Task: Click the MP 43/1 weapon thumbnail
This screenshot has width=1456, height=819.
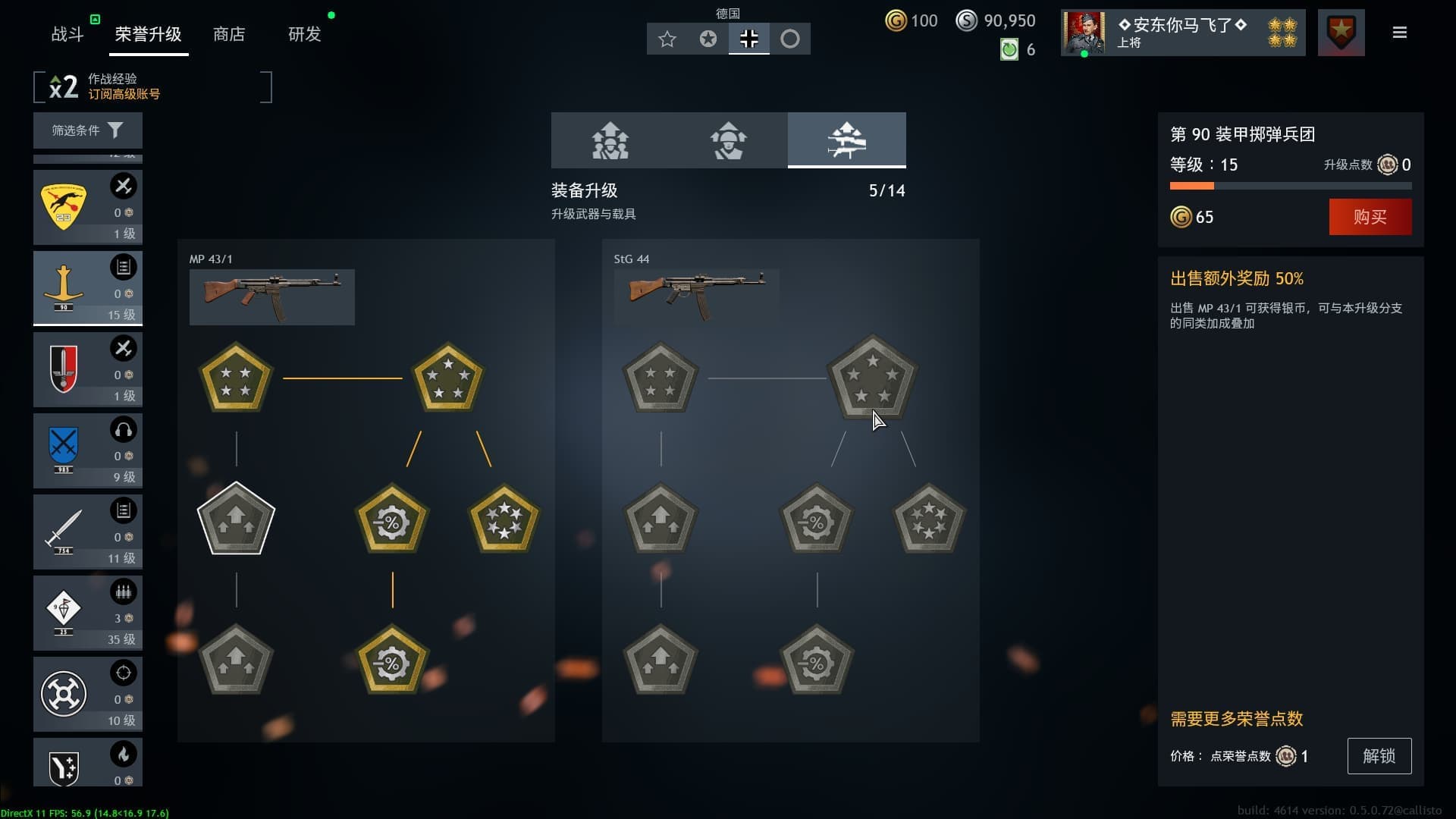Action: [272, 297]
